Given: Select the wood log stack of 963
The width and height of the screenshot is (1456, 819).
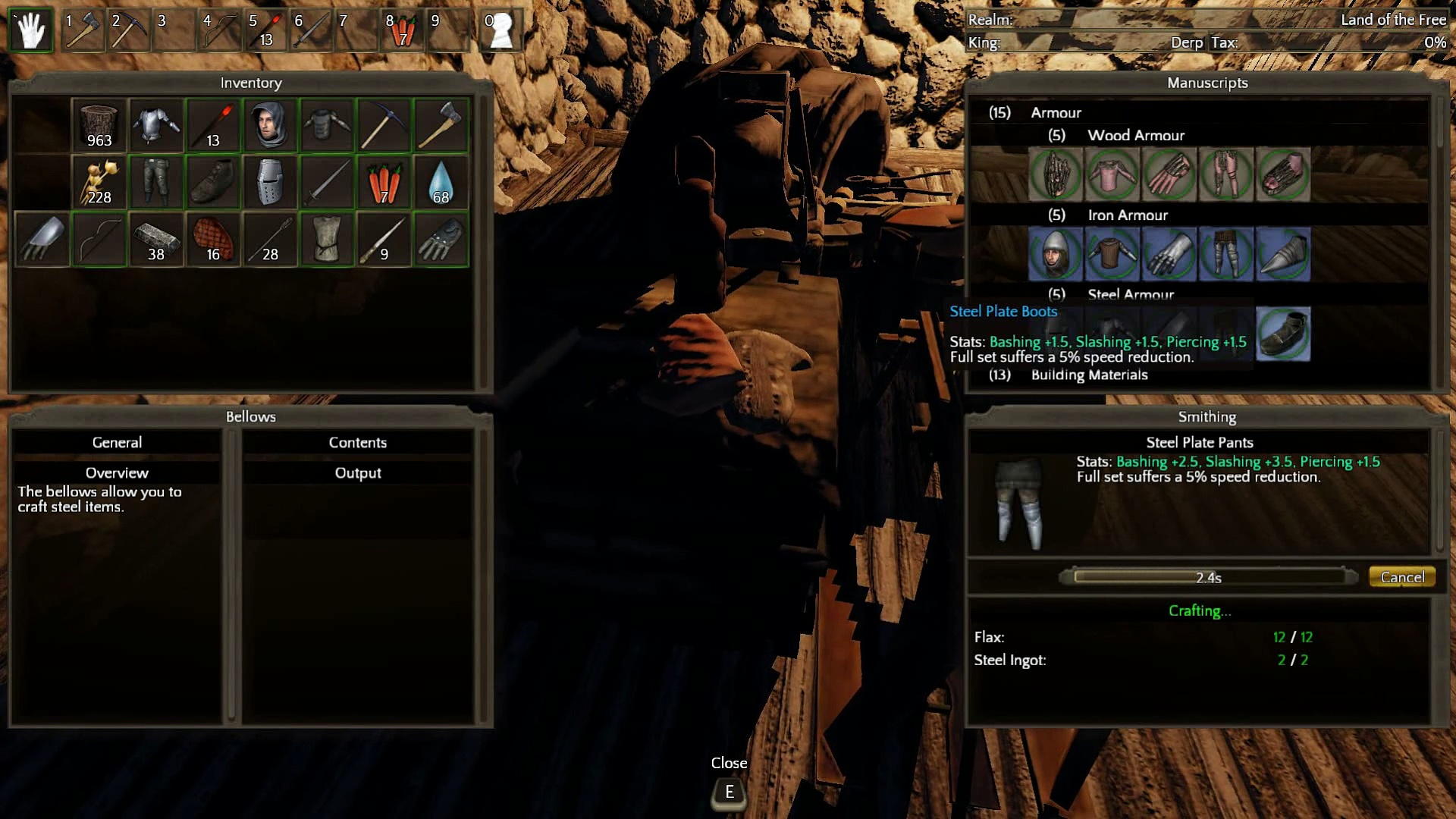Looking at the screenshot, I should point(99,125).
